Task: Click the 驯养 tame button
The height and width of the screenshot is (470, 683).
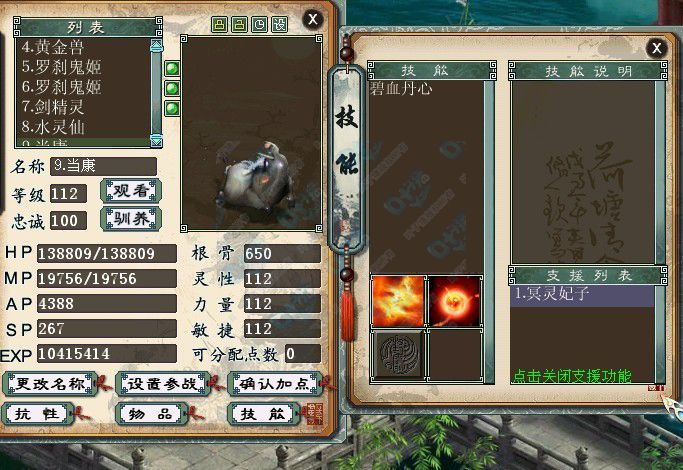Action: click(x=131, y=219)
